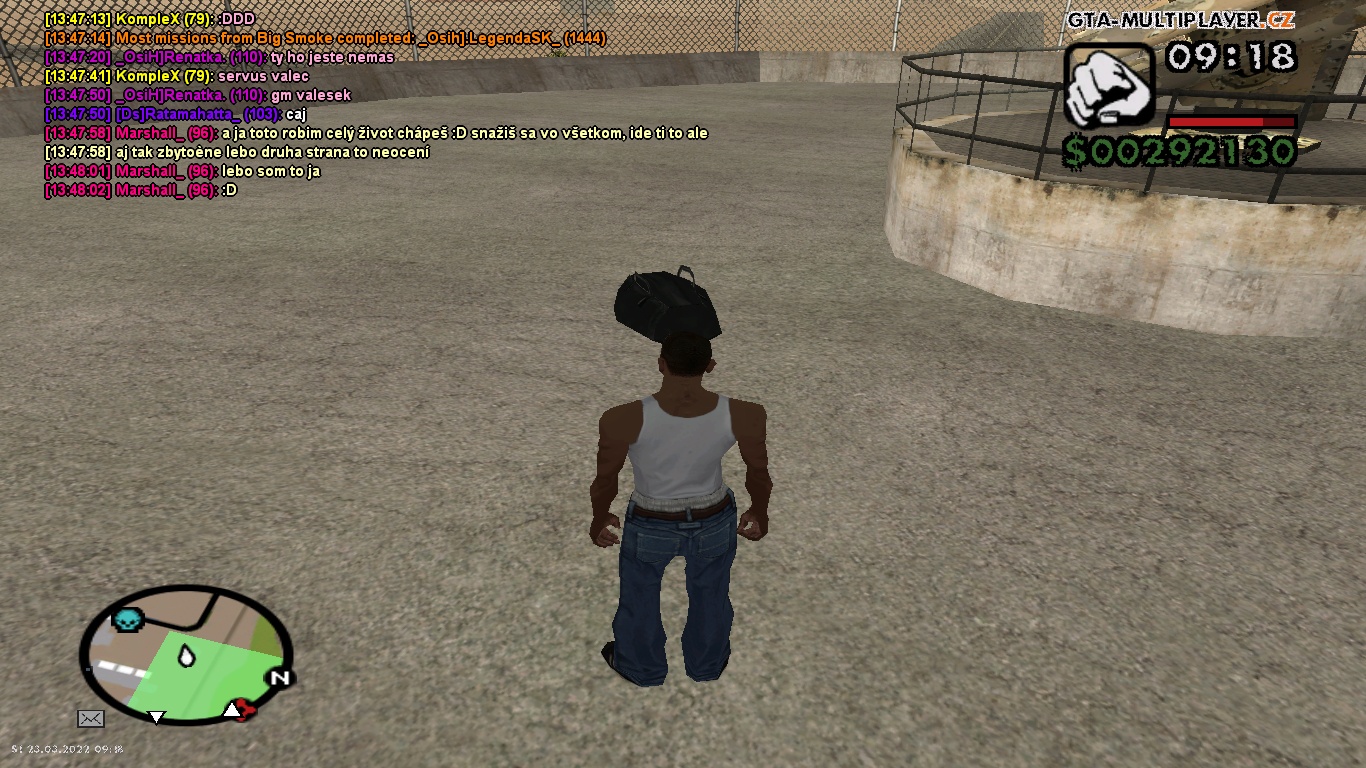Click the player name _OsiH]LegendaSK_ link
This screenshot has width=1366, height=768.
487,37
